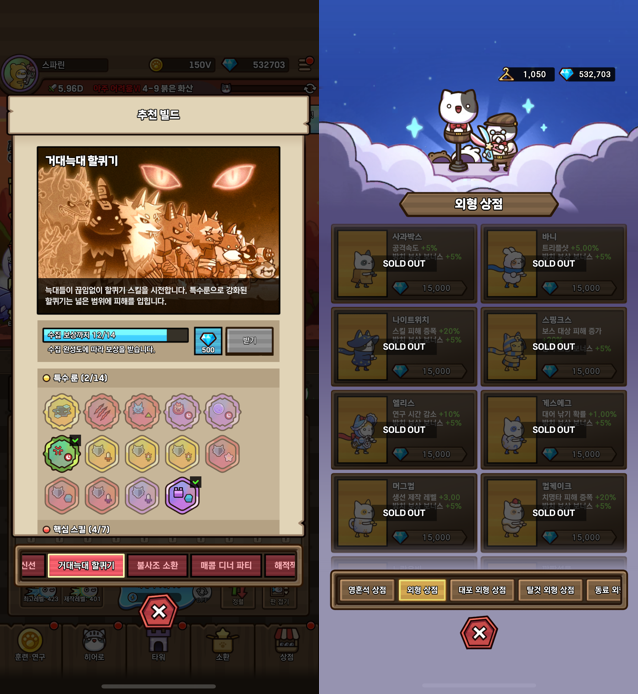View the 나이트위치 costume item
638x694 pixels.
(404, 347)
